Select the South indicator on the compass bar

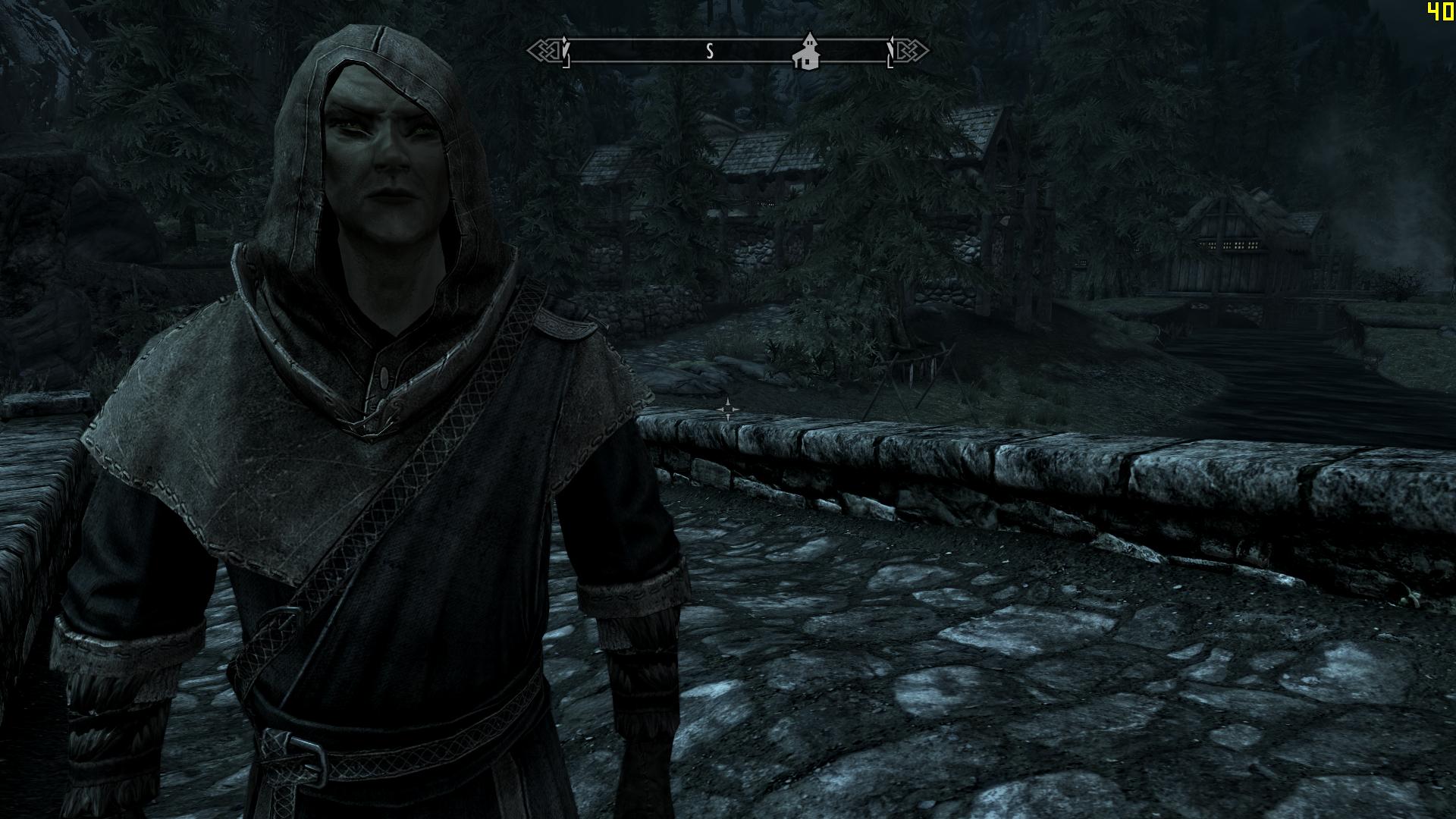(710, 52)
